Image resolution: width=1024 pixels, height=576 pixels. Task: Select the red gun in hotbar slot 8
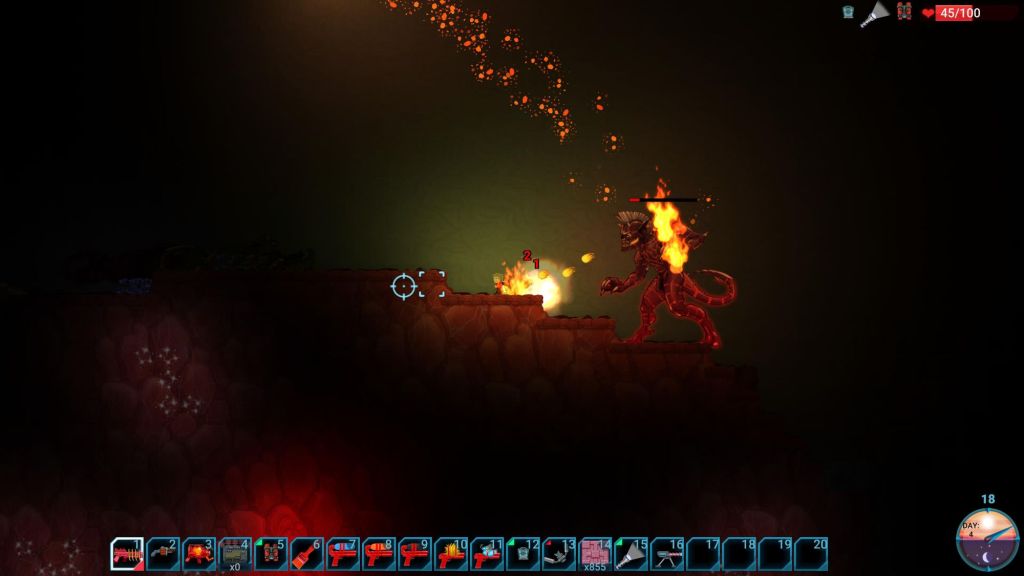[379, 554]
